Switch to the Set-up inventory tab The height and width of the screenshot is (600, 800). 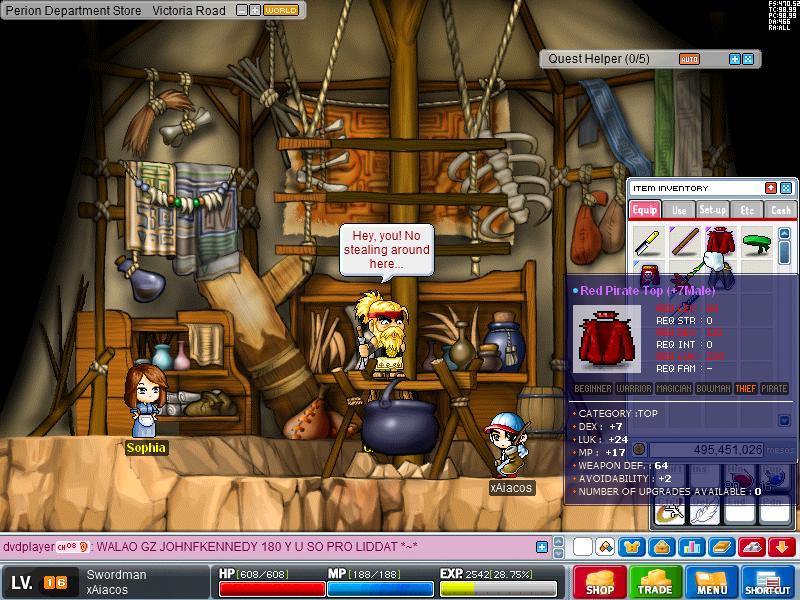click(713, 210)
